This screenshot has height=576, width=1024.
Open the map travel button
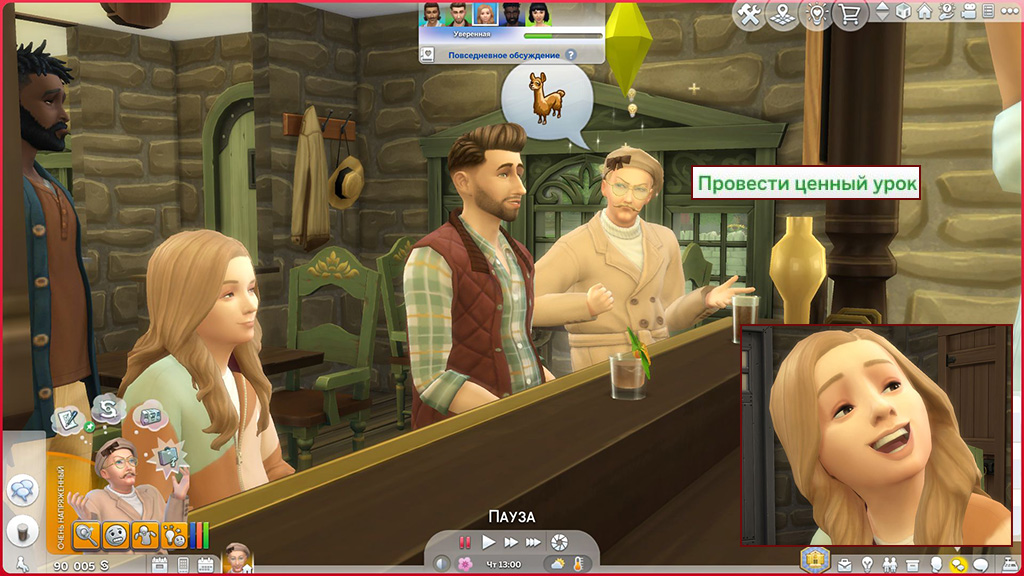[783, 14]
